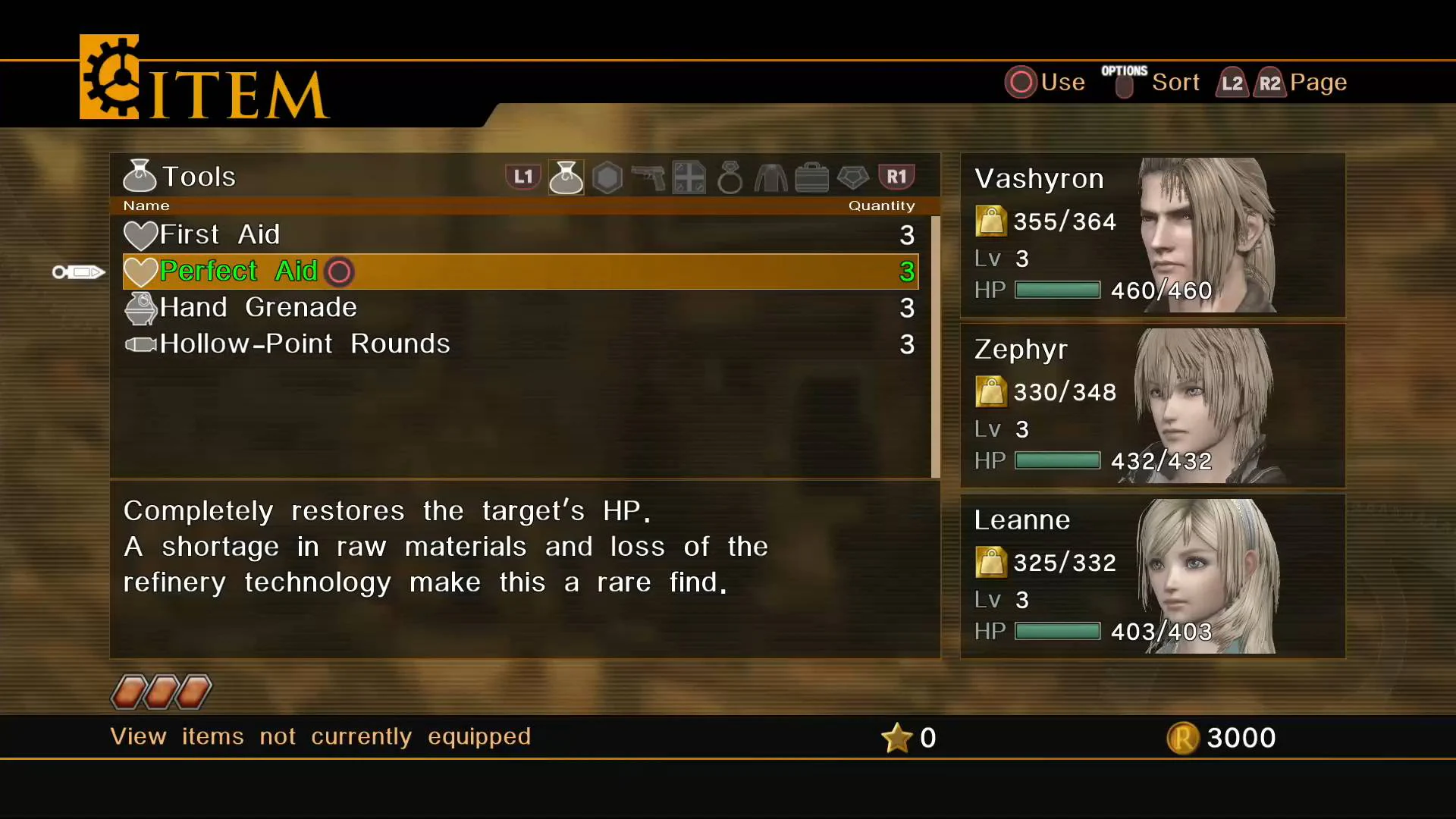Open the briefcase category icon
Screen dimensions: 1456x819
click(x=811, y=176)
